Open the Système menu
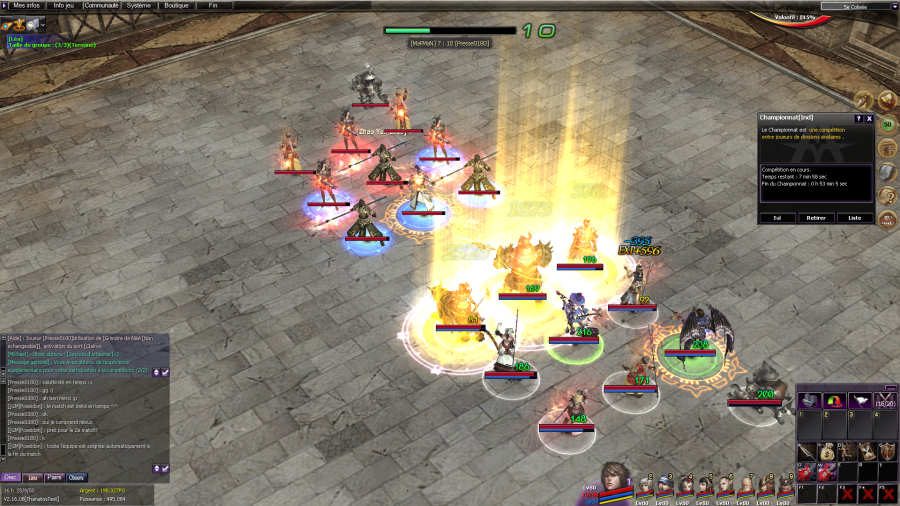Image resolution: width=900 pixels, height=506 pixels. click(x=138, y=5)
